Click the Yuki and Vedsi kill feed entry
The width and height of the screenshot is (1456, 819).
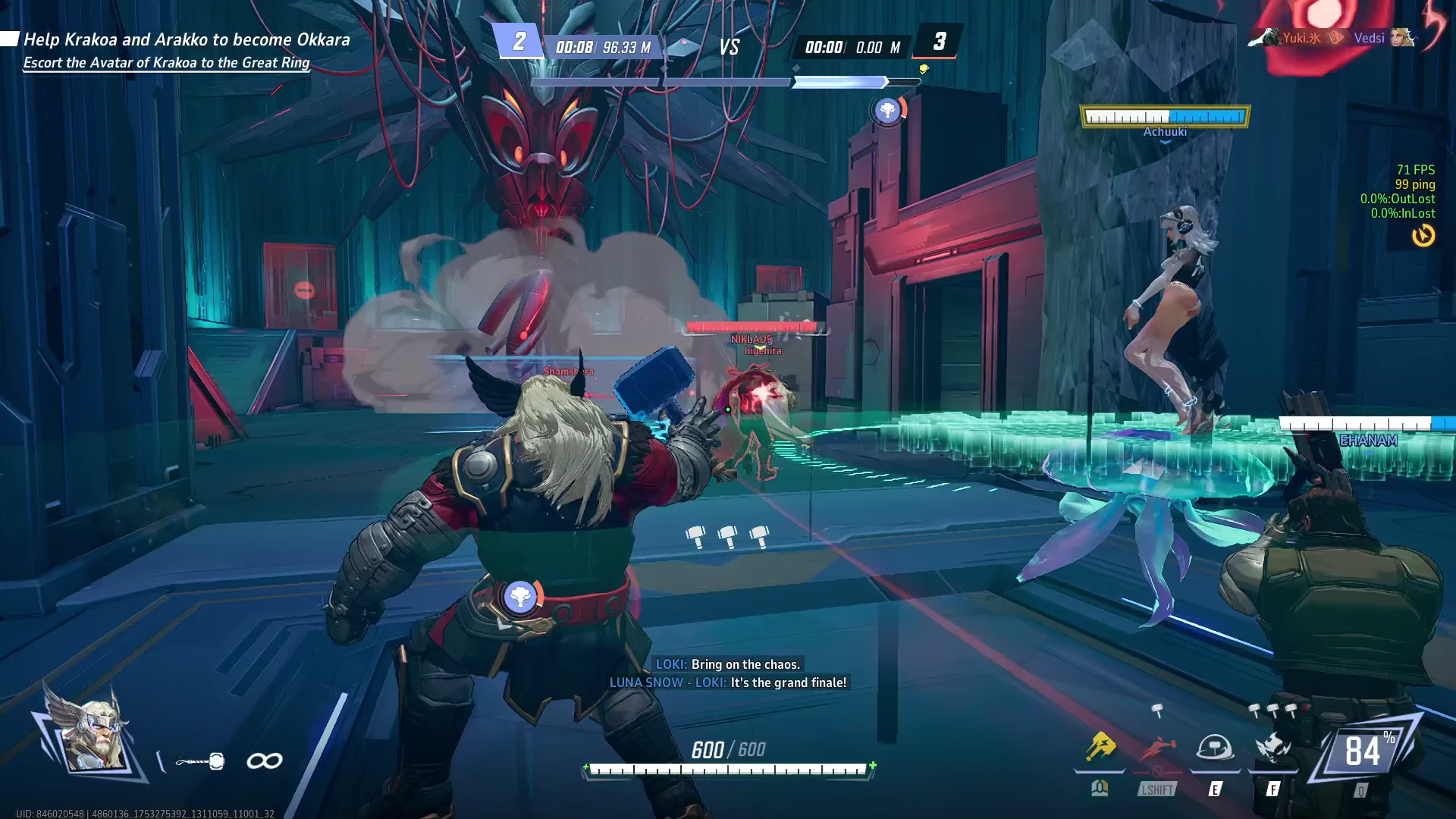1332,38
